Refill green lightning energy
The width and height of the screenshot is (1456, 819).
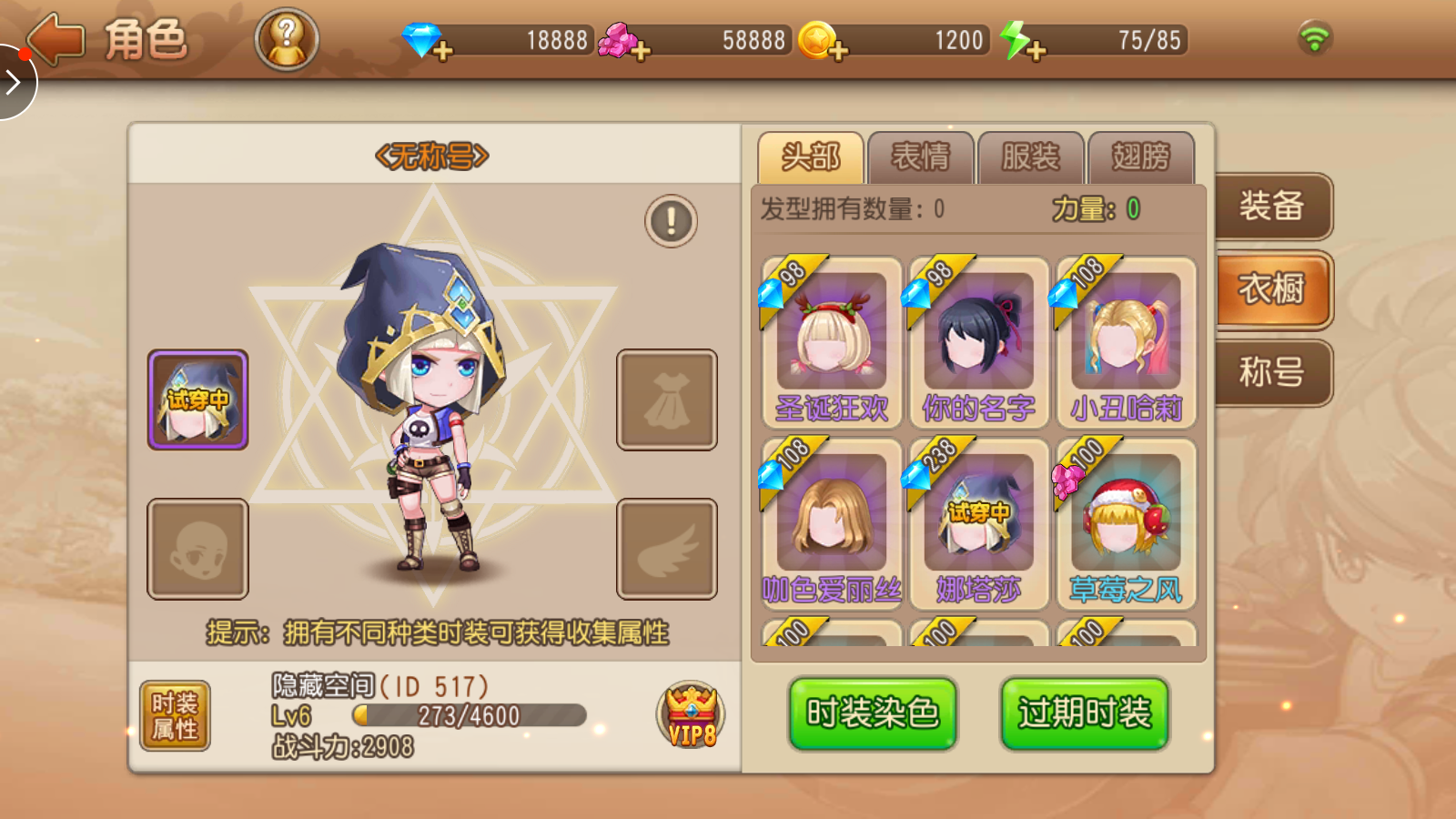[x=1035, y=50]
